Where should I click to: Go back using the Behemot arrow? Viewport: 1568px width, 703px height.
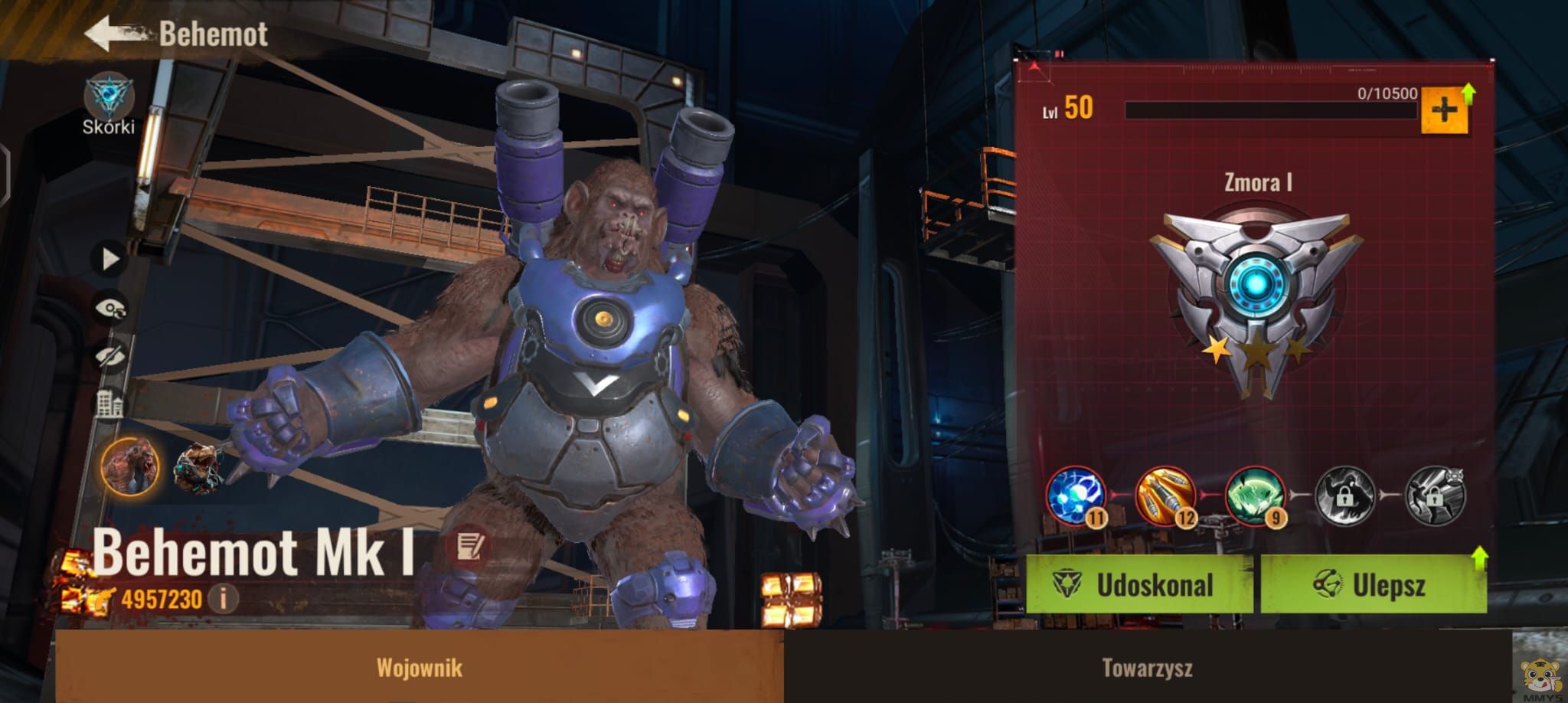click(x=115, y=34)
